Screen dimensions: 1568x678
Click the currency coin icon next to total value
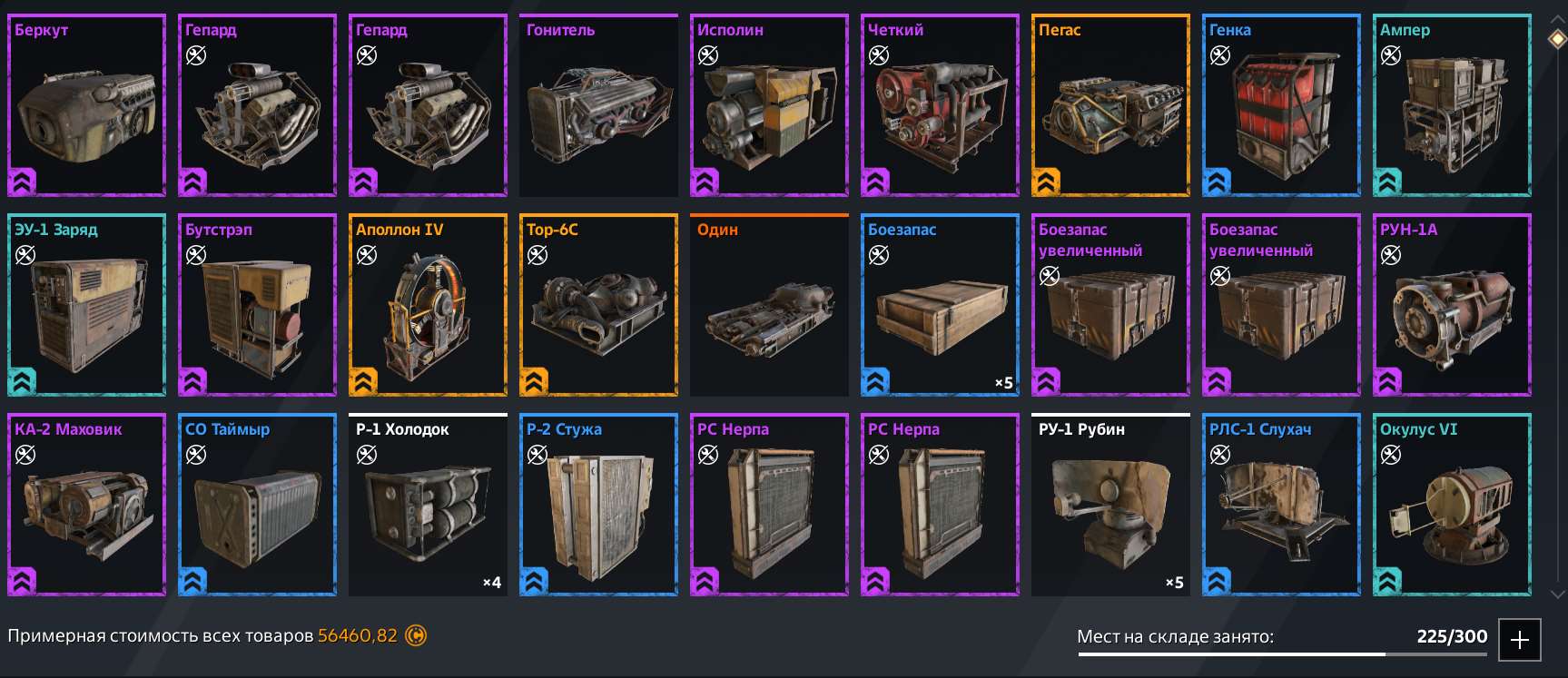tap(416, 636)
